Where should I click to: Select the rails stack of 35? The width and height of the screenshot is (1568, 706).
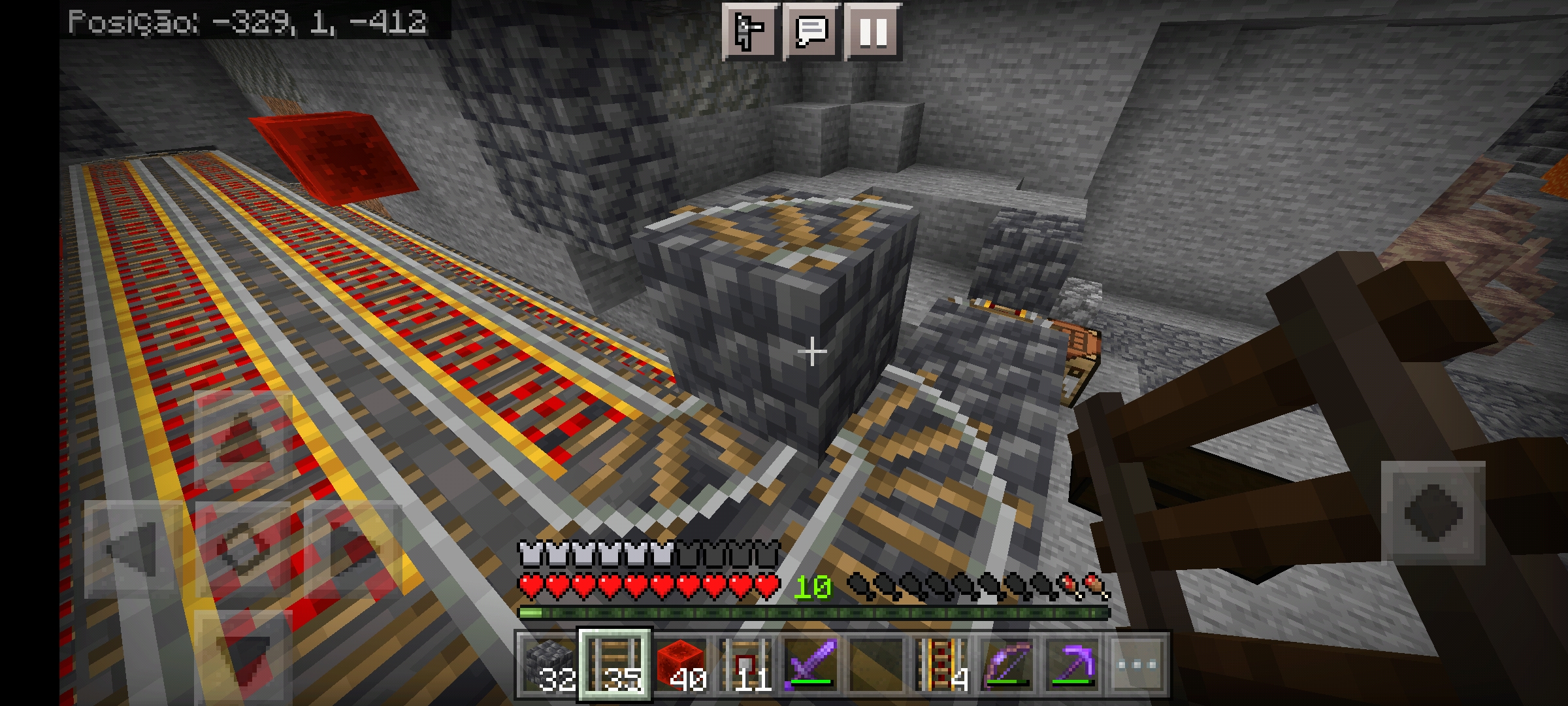pyautogui.click(x=615, y=665)
